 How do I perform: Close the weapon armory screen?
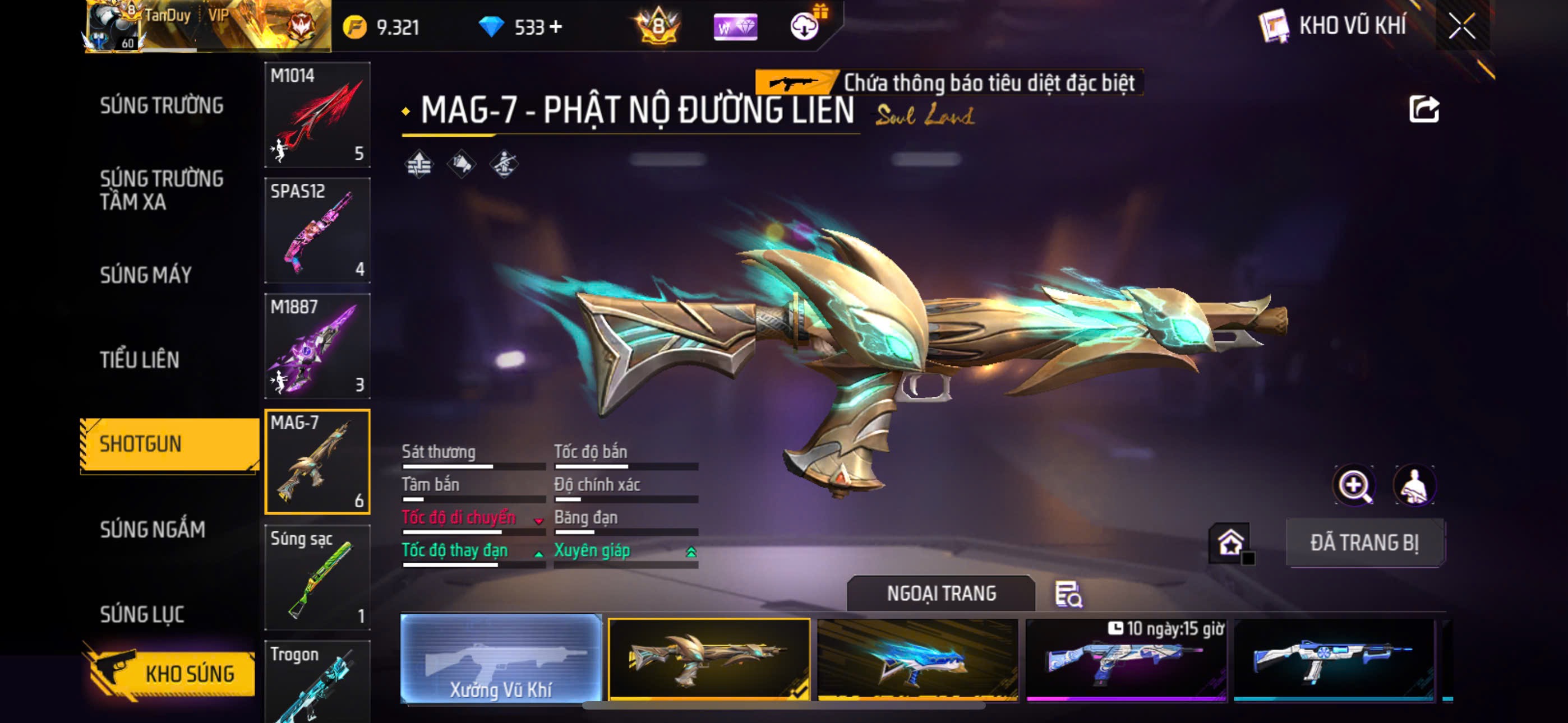(1461, 26)
